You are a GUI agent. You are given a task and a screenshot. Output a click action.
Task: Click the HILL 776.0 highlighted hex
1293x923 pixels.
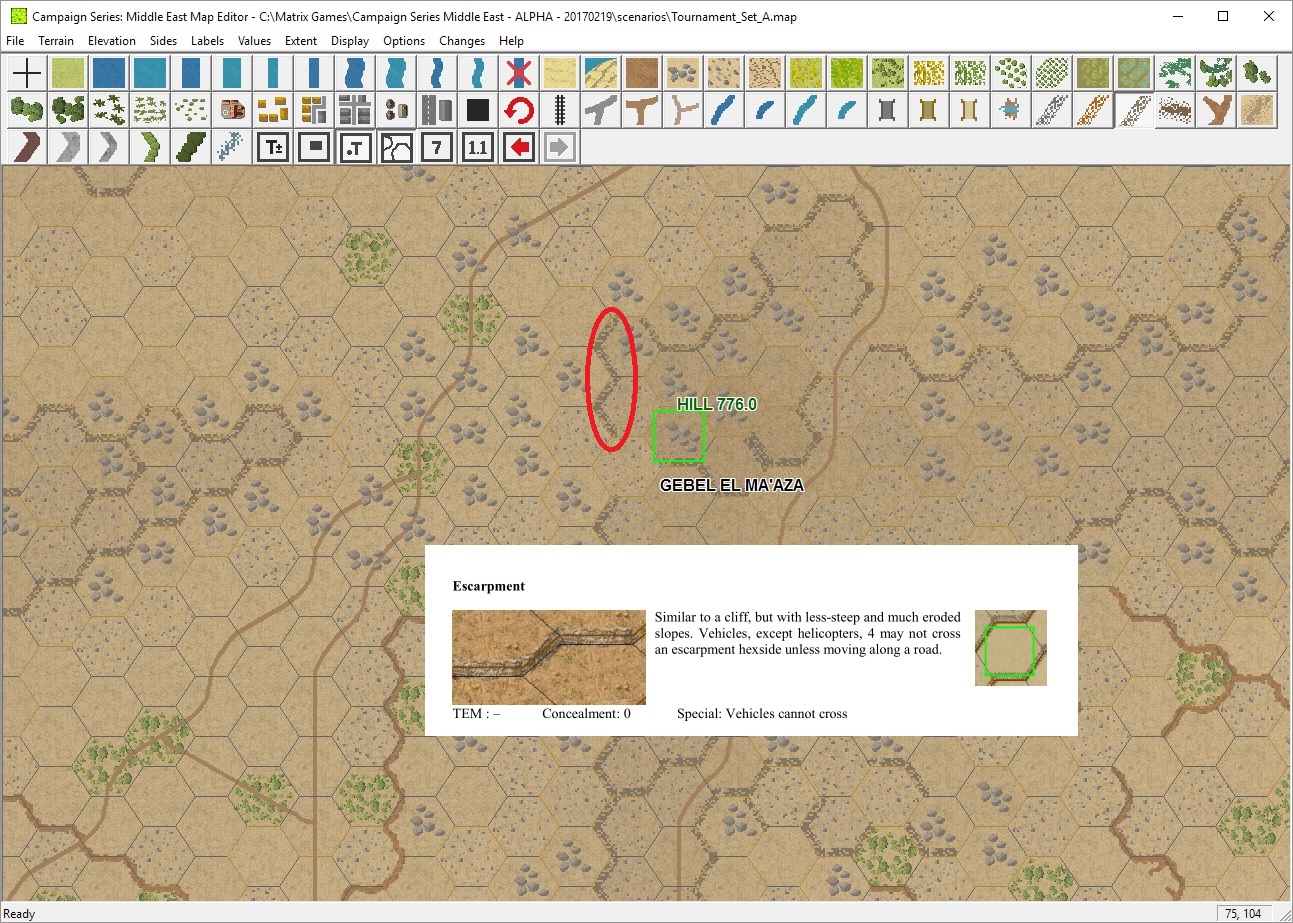pyautogui.click(x=679, y=436)
